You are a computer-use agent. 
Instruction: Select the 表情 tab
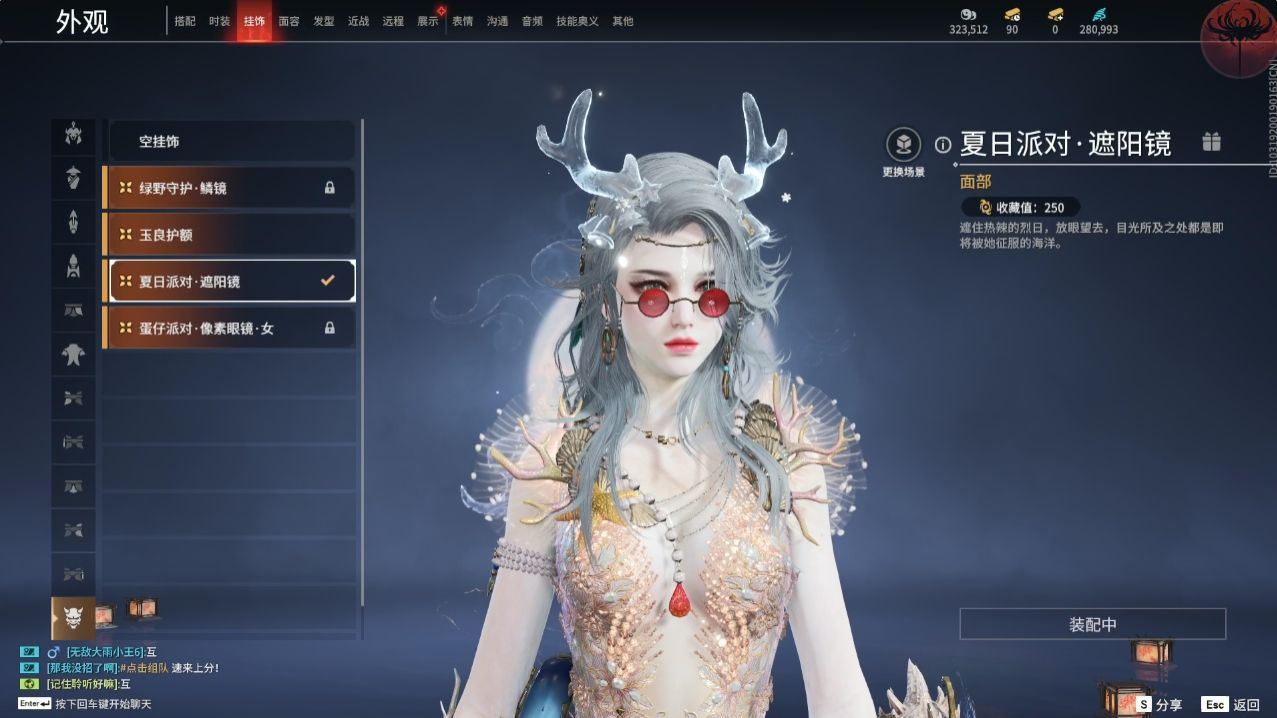(x=462, y=21)
